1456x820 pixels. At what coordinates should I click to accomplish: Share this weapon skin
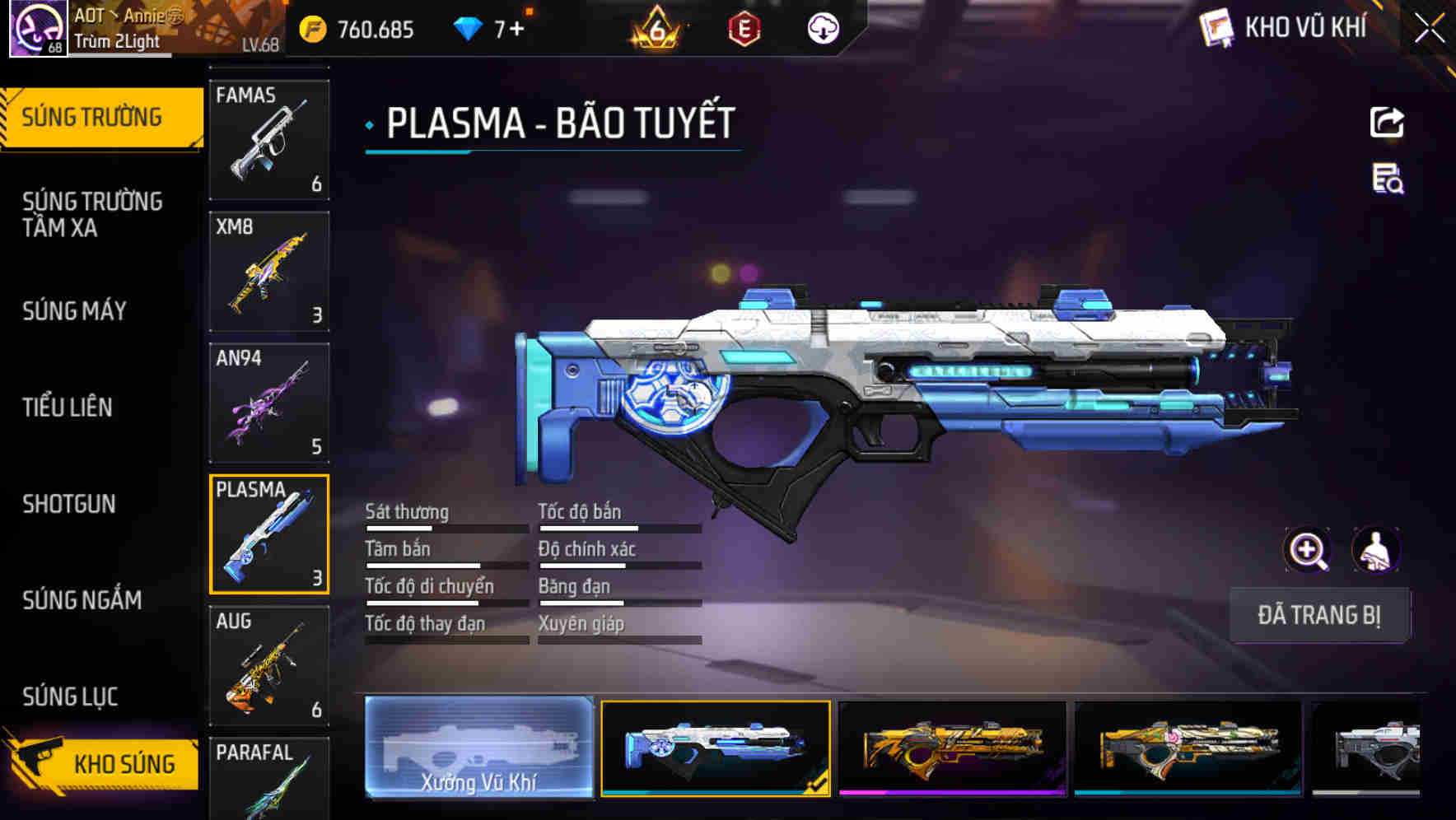(1387, 123)
